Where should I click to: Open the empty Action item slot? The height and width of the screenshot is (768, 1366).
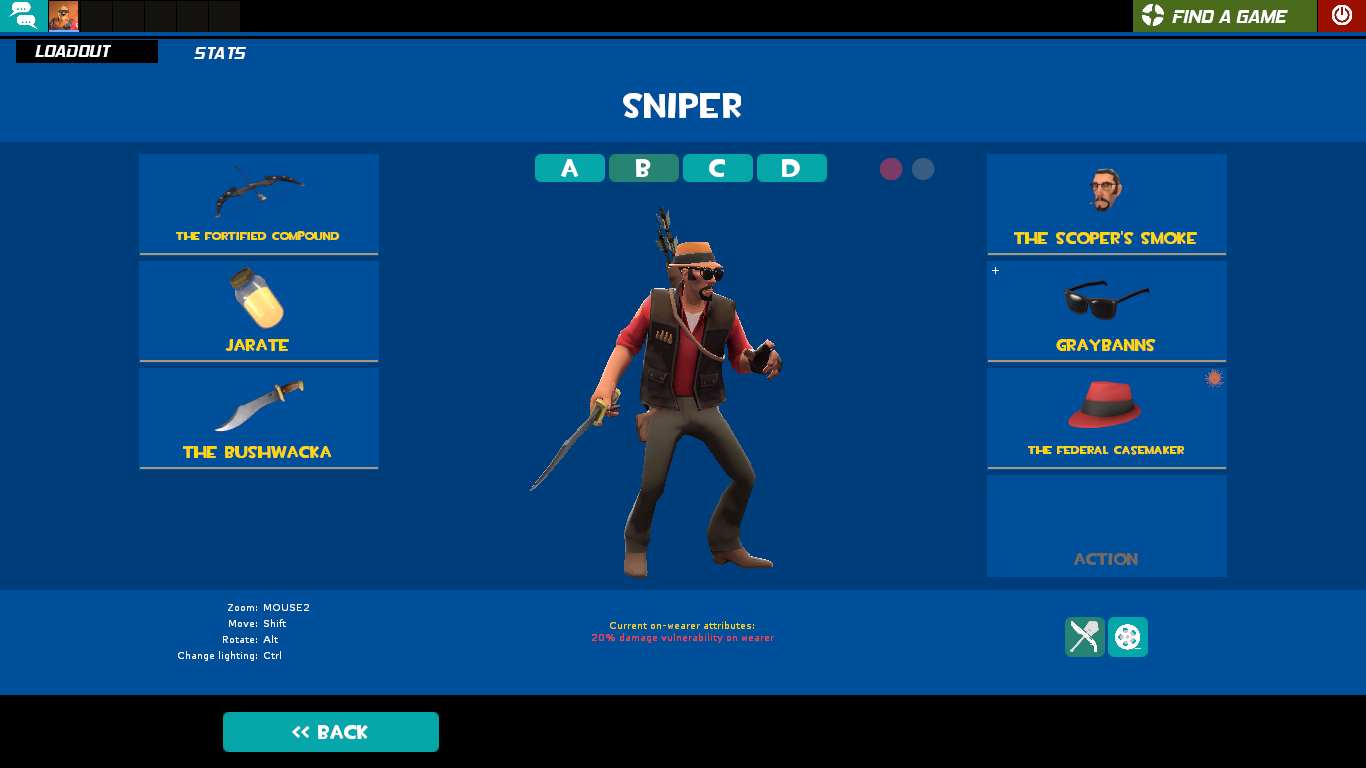click(1106, 525)
